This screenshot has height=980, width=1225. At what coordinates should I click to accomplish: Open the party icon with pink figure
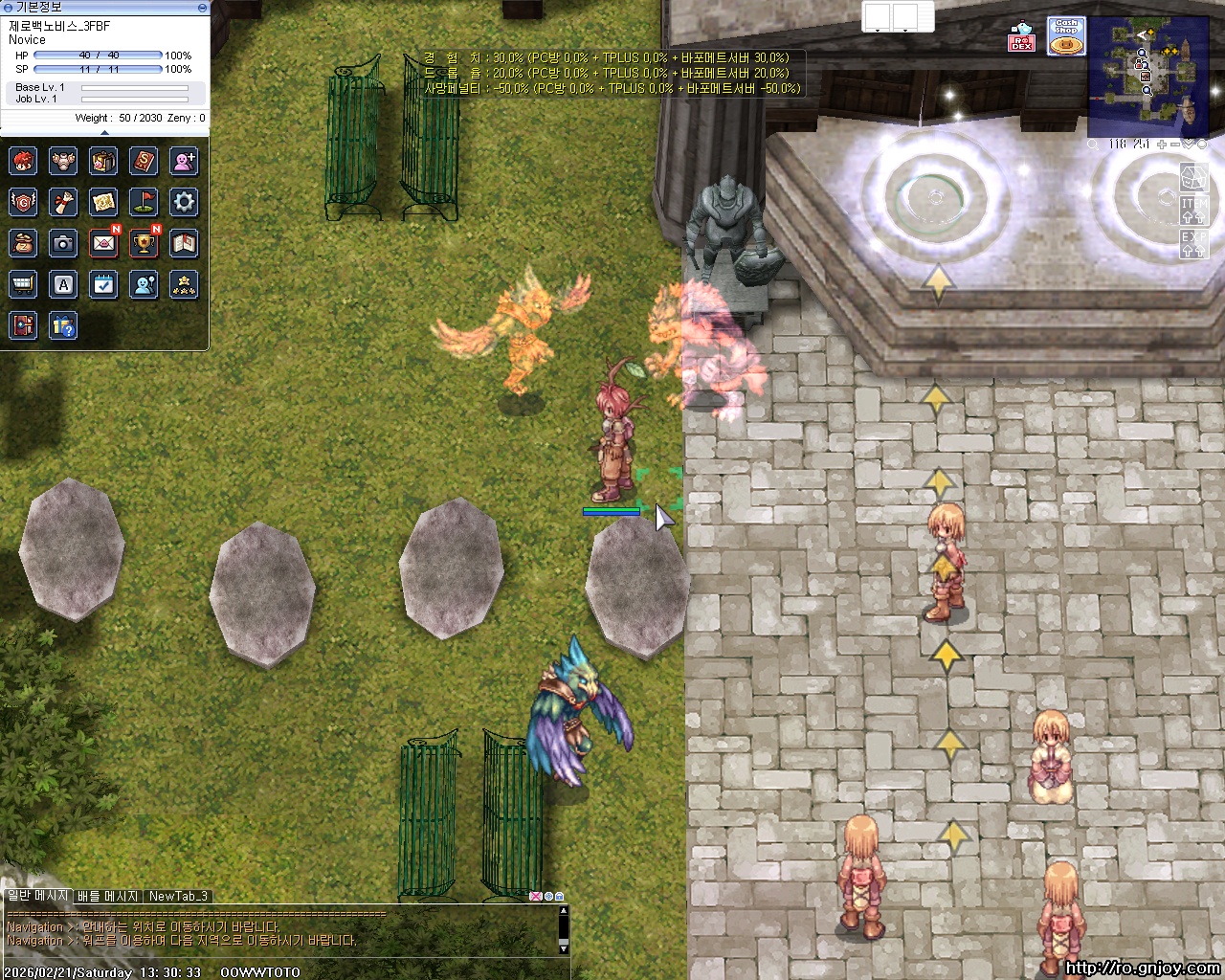coord(184,161)
